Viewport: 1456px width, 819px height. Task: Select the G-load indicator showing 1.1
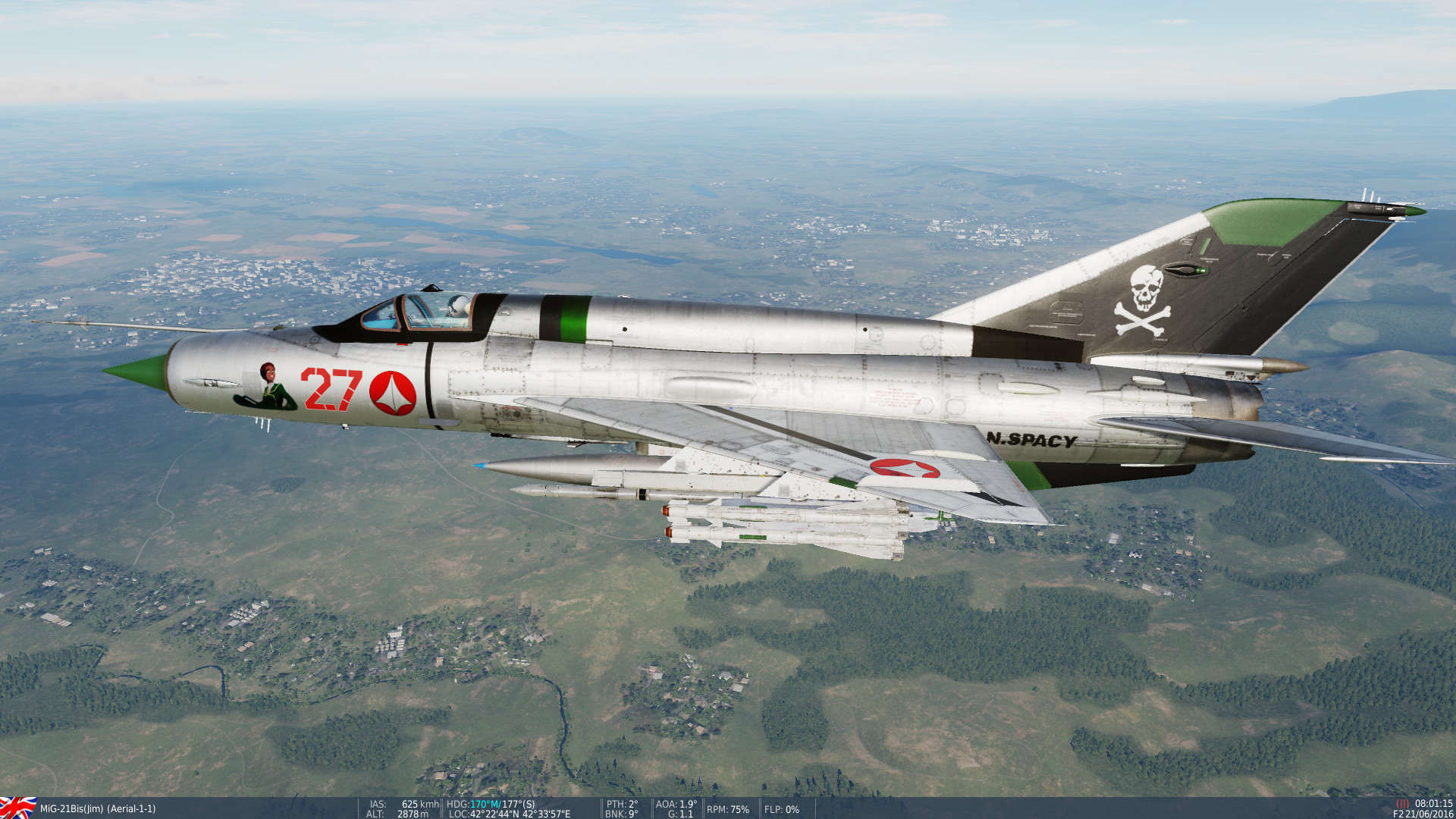(x=679, y=813)
